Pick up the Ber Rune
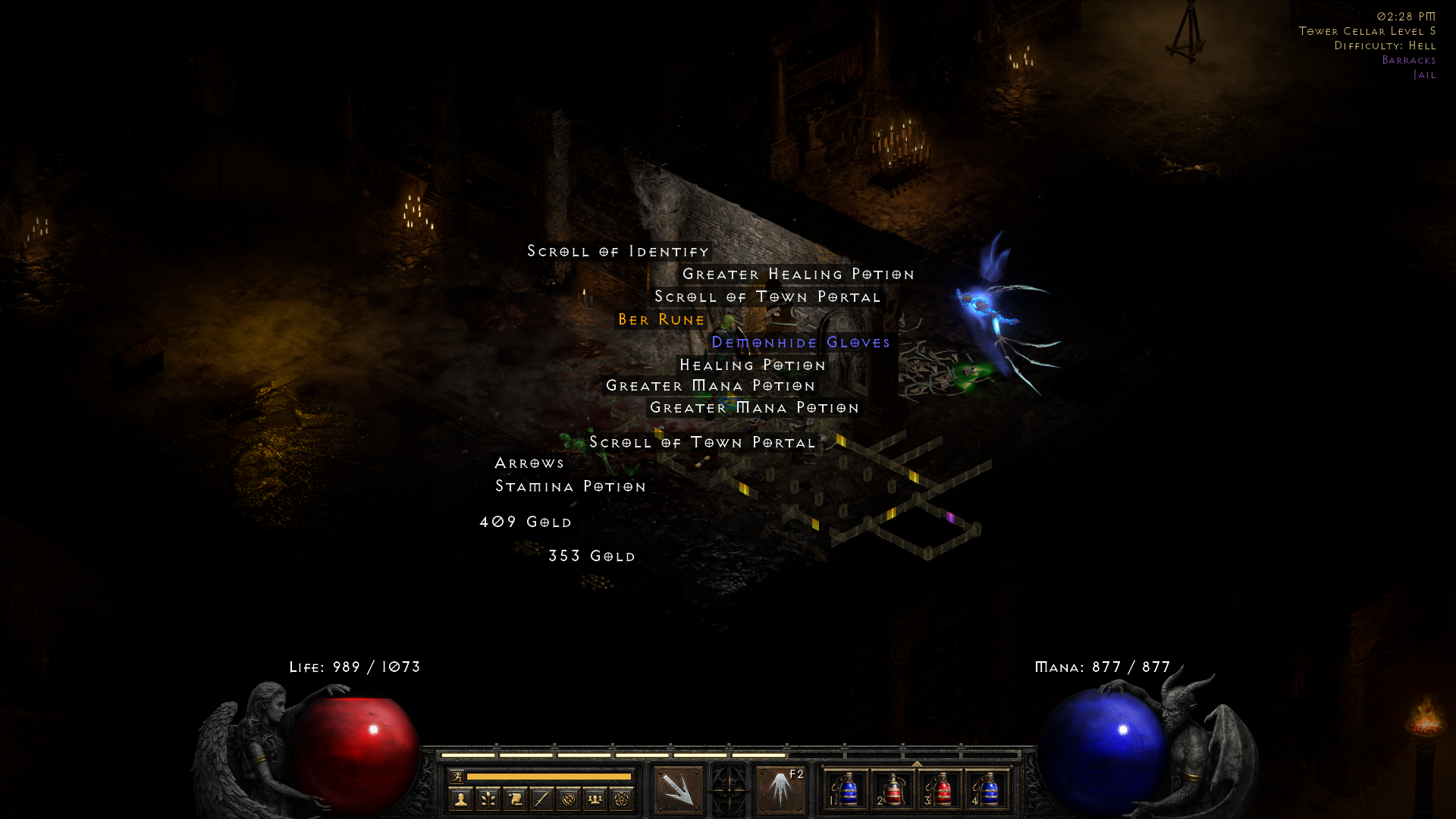1456x819 pixels. coord(660,319)
